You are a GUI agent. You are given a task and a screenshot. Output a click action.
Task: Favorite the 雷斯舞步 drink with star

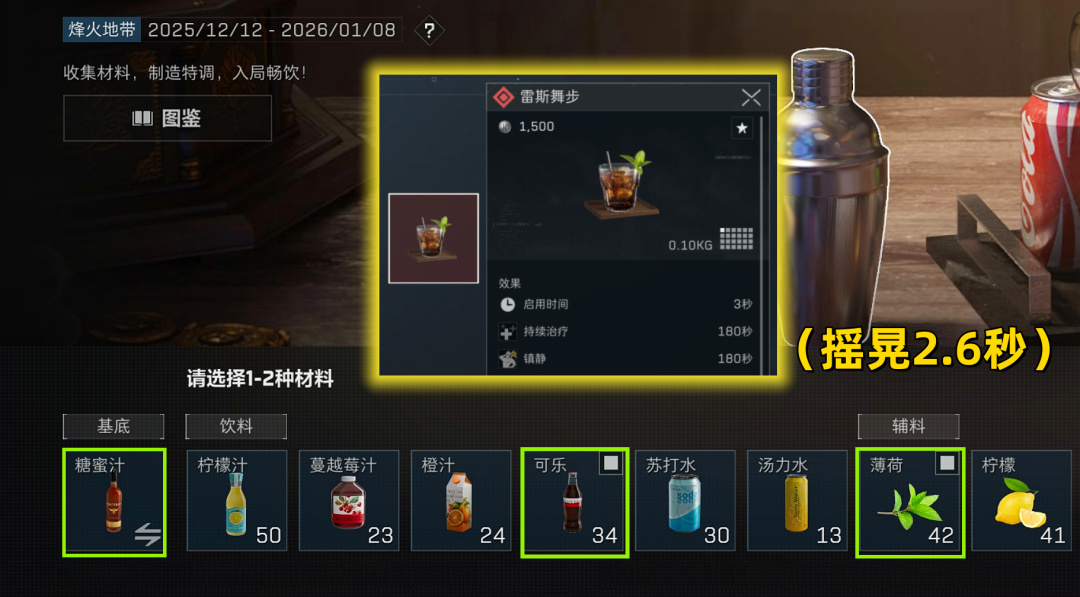(x=741, y=128)
